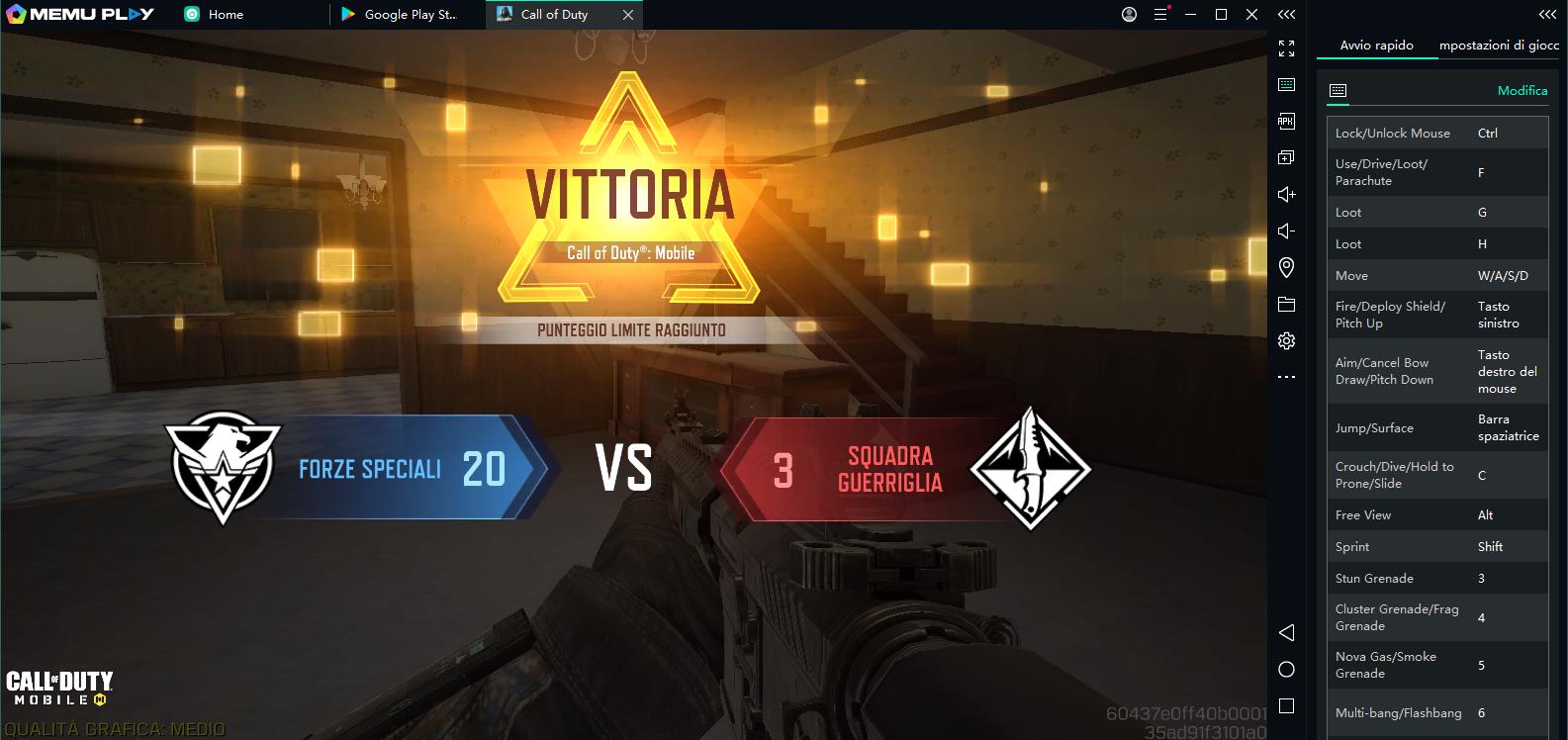
Task: Open the multi-instance manager icon
Action: point(1286,156)
